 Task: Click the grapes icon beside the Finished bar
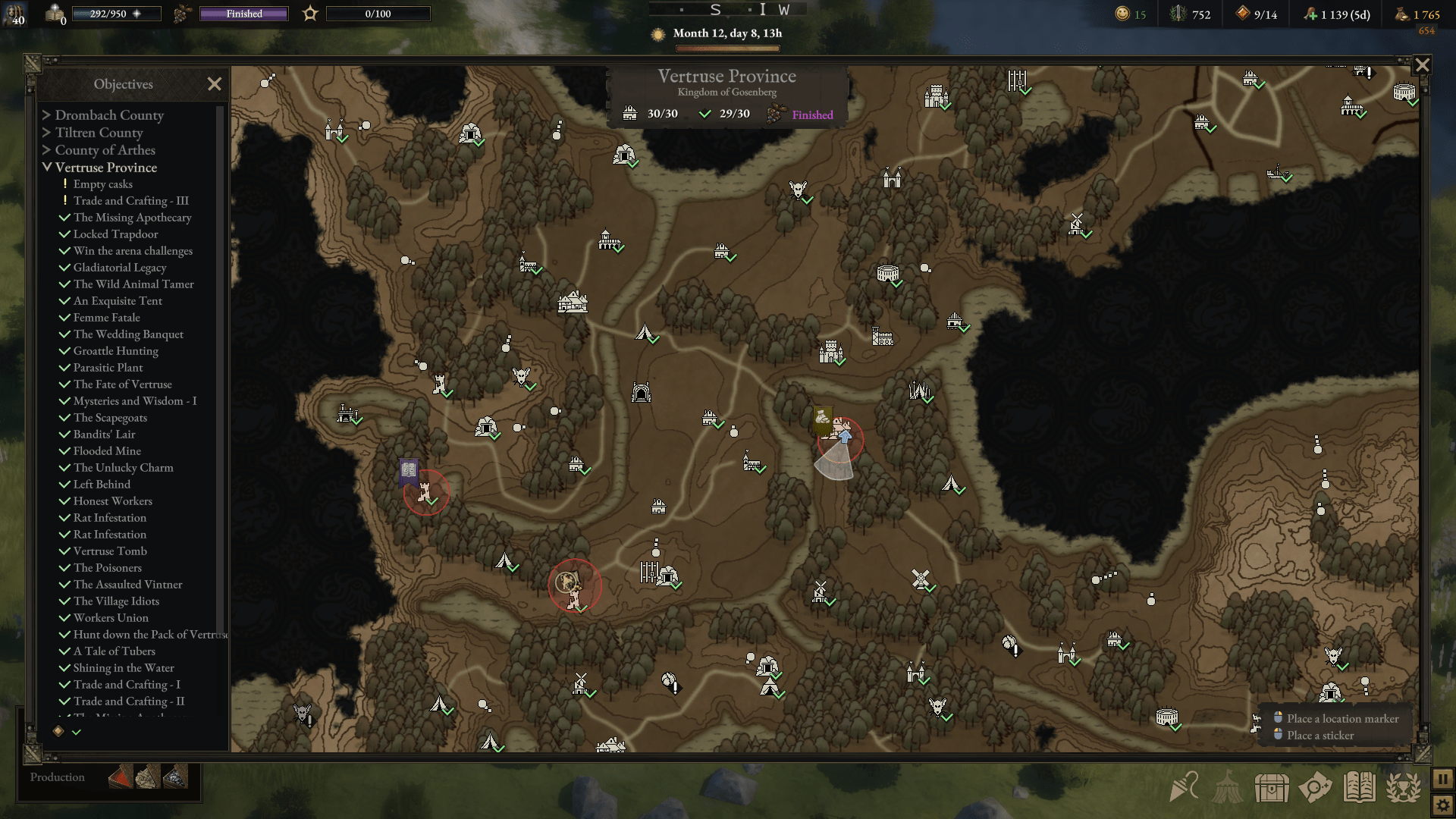tap(180, 13)
